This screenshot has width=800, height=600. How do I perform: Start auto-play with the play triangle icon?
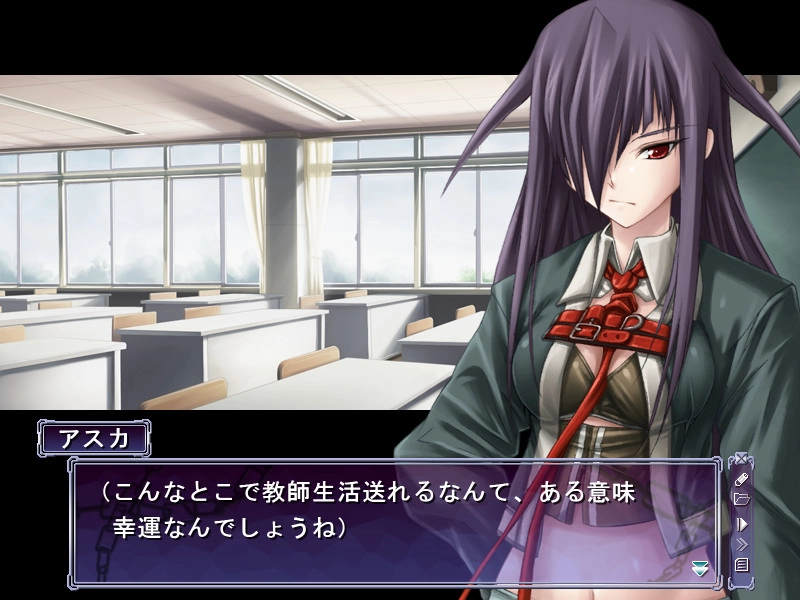click(741, 523)
